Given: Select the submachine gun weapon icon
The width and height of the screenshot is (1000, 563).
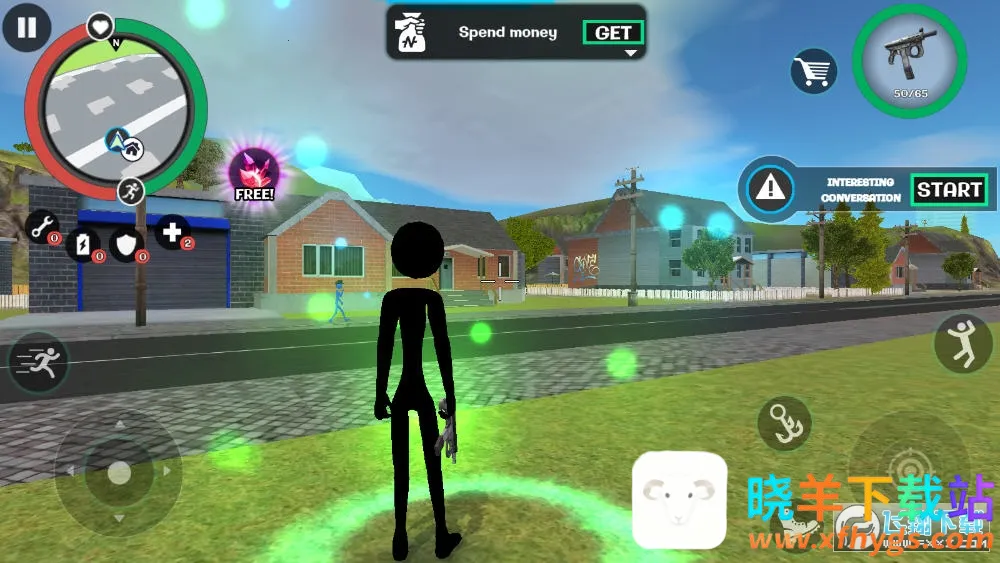Looking at the screenshot, I should tap(909, 61).
